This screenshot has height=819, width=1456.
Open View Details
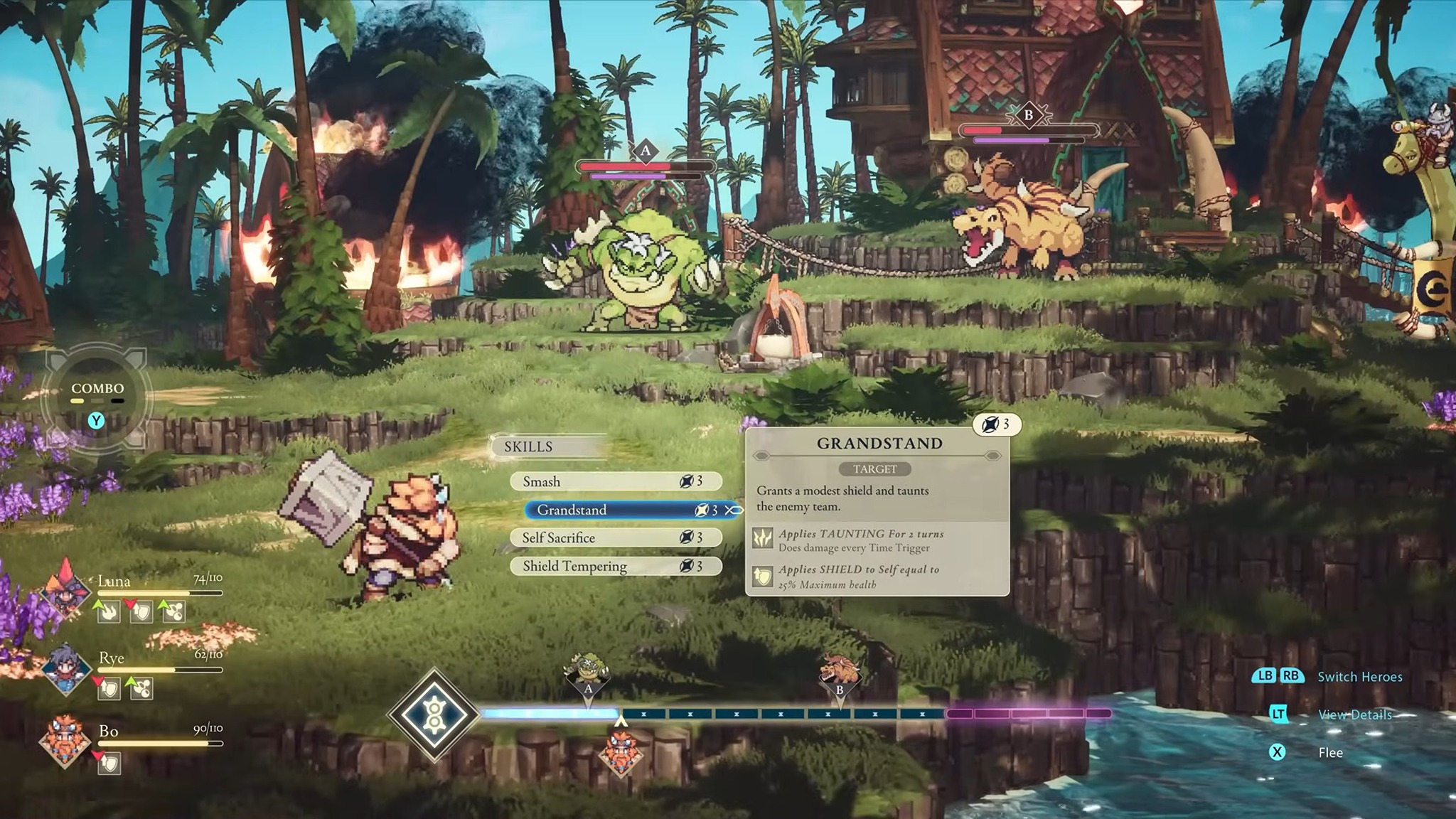click(1354, 714)
